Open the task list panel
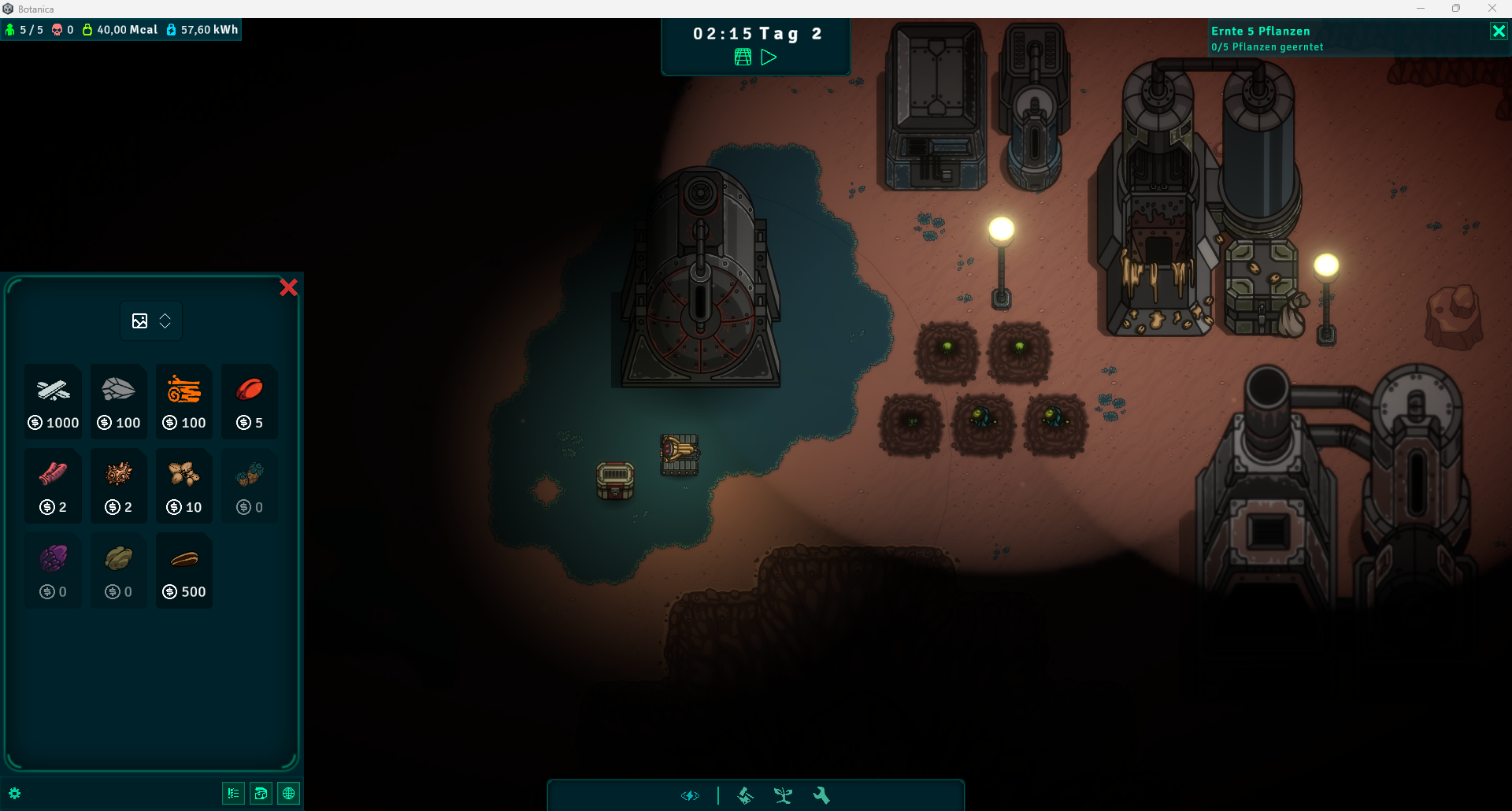Image resolution: width=1512 pixels, height=811 pixels. [233, 794]
